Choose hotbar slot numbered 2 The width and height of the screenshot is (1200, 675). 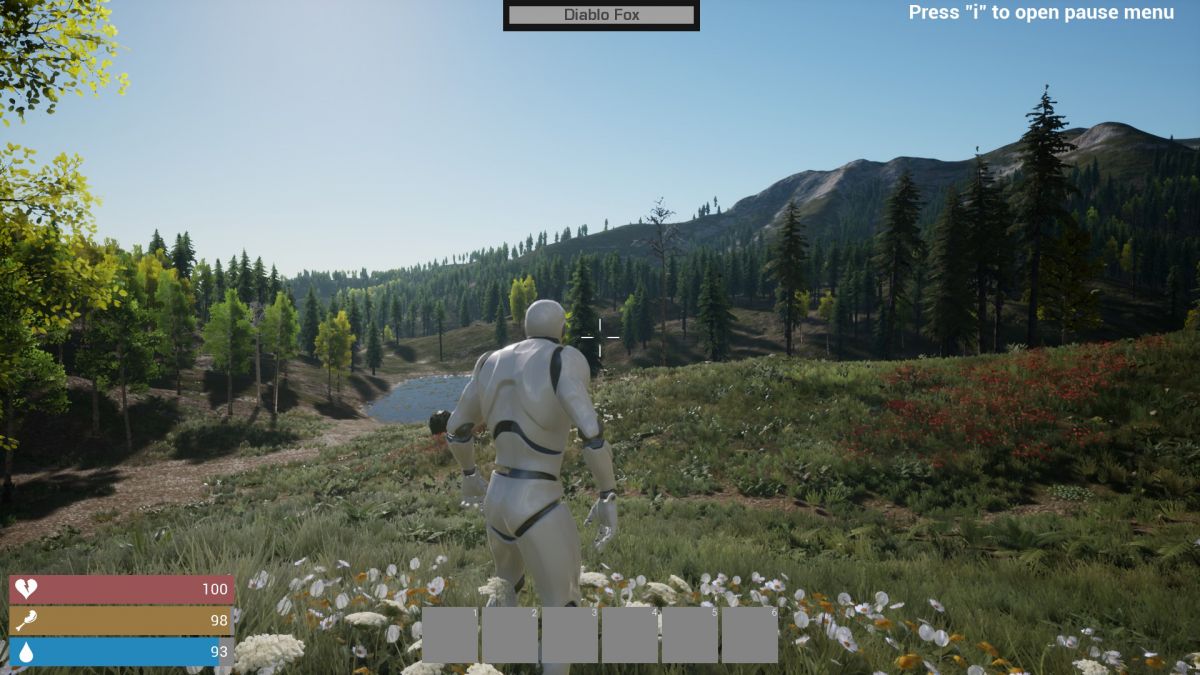[510, 635]
